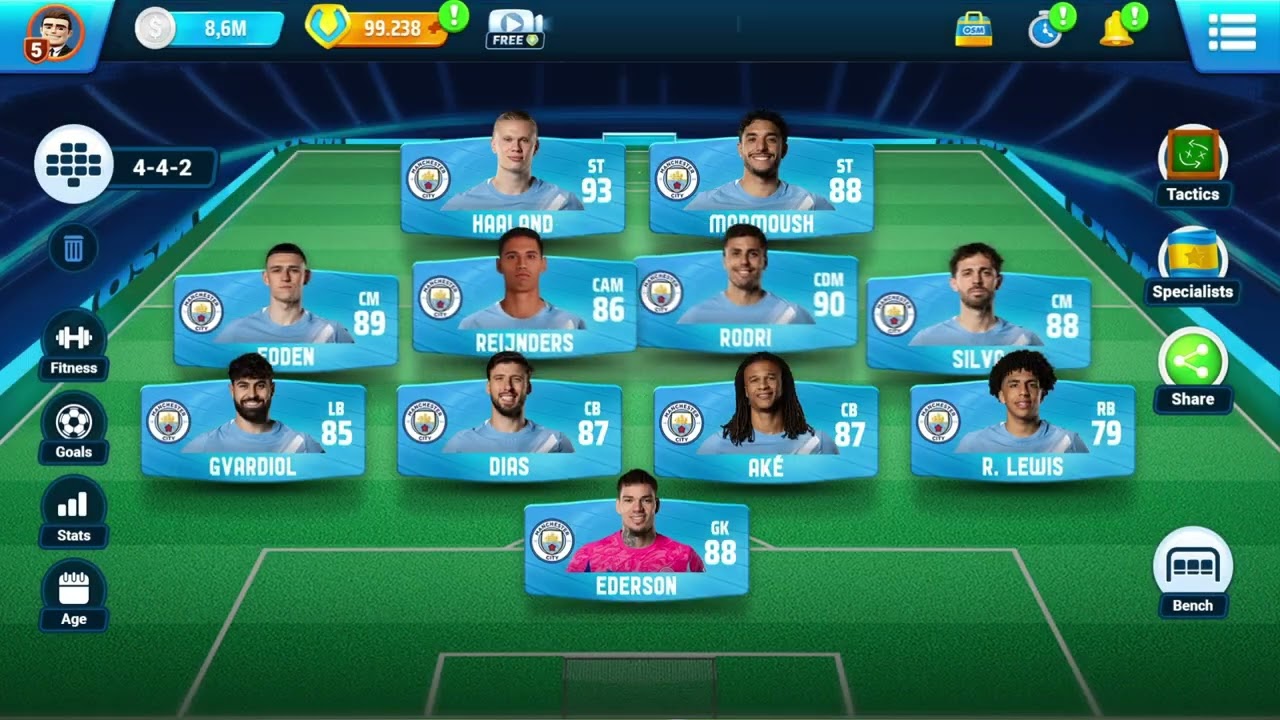Open the hamburger main menu
The width and height of the screenshot is (1280, 720).
(1231, 32)
